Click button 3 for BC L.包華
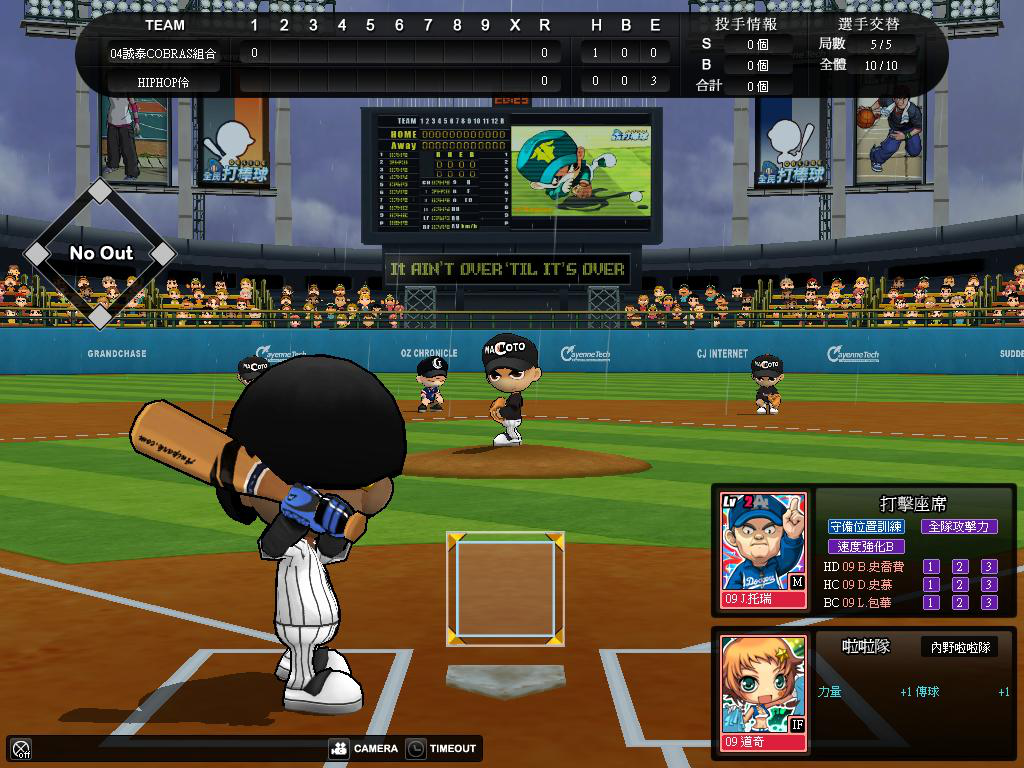 click(989, 603)
